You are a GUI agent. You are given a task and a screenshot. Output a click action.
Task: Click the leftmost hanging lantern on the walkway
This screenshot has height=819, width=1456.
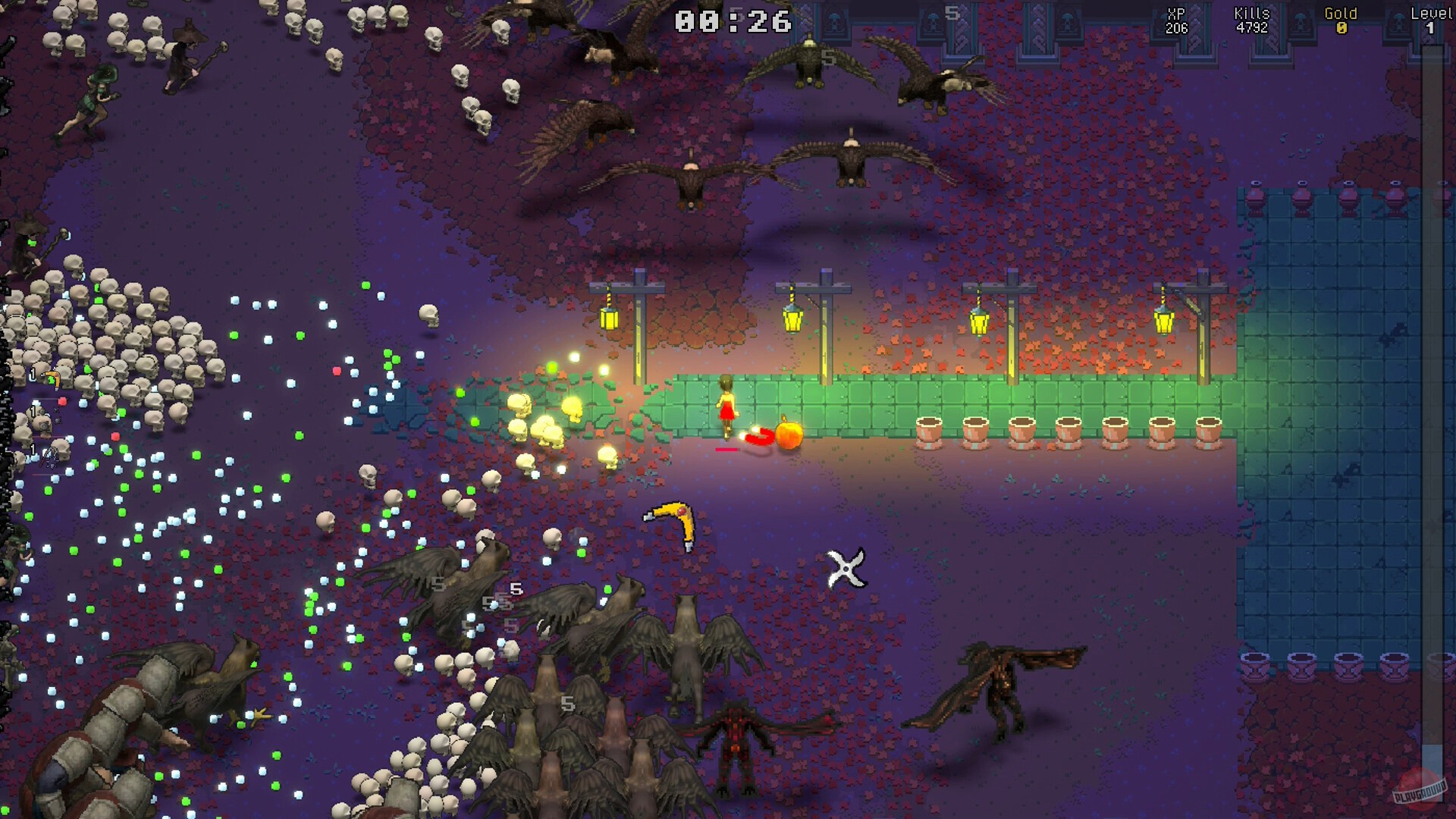609,321
